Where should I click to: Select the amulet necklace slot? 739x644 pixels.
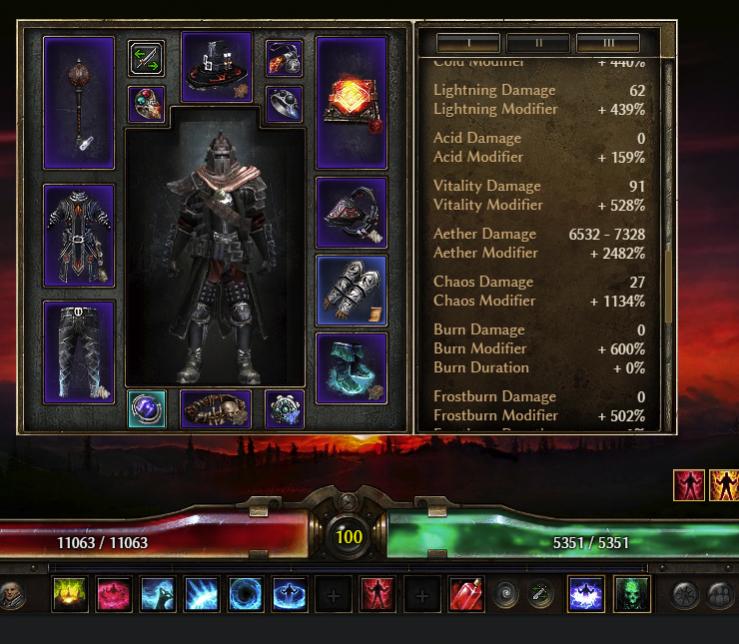[284, 58]
